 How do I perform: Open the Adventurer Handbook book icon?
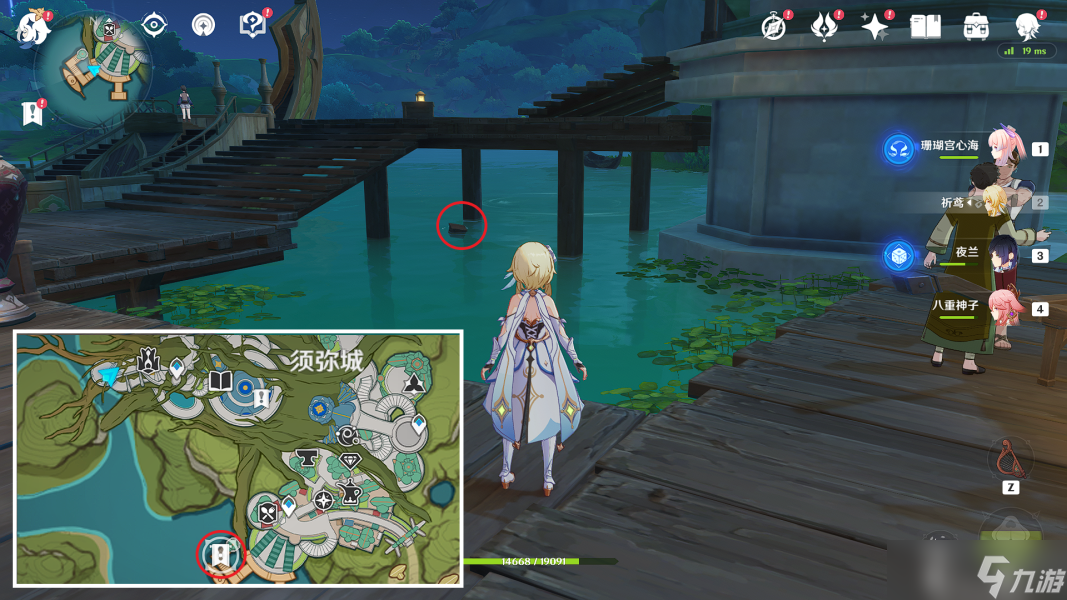(x=926, y=26)
